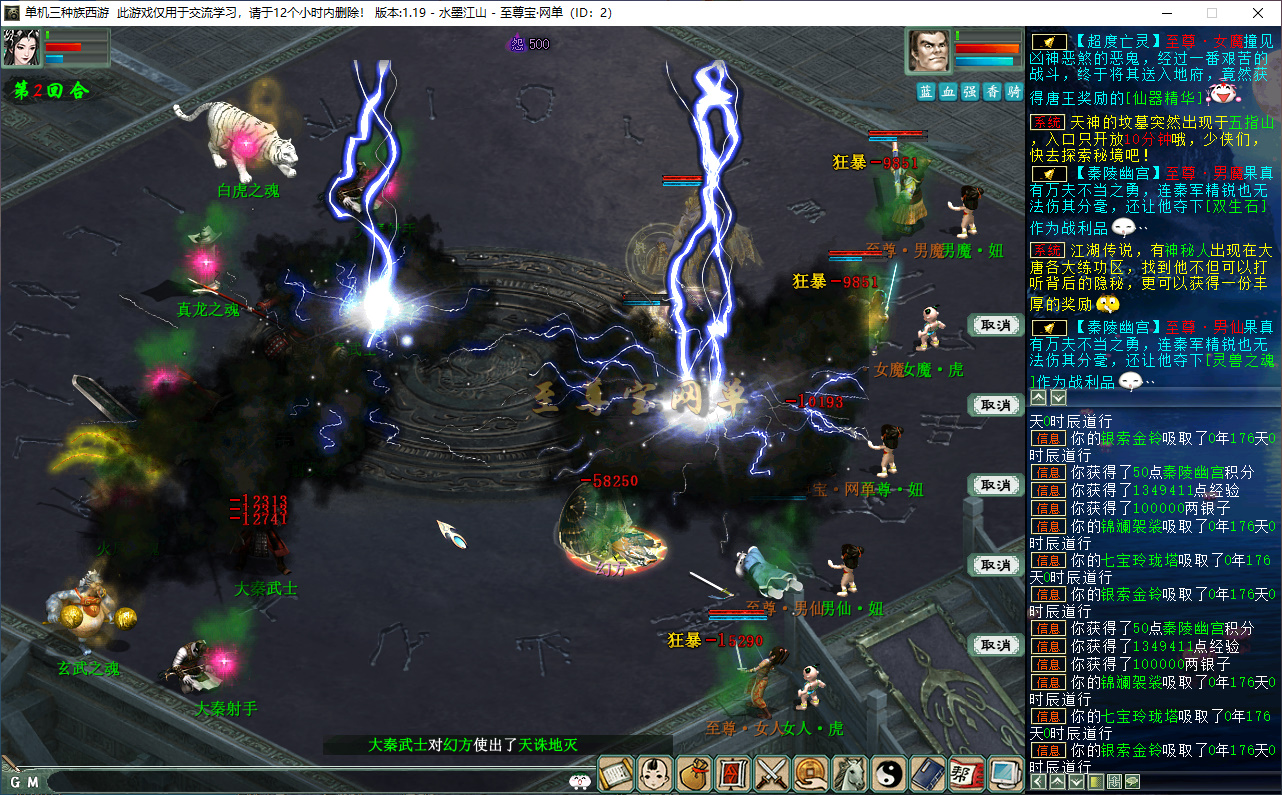Open the computer monitor system icon
This screenshot has width=1282, height=795.
[x=1006, y=773]
